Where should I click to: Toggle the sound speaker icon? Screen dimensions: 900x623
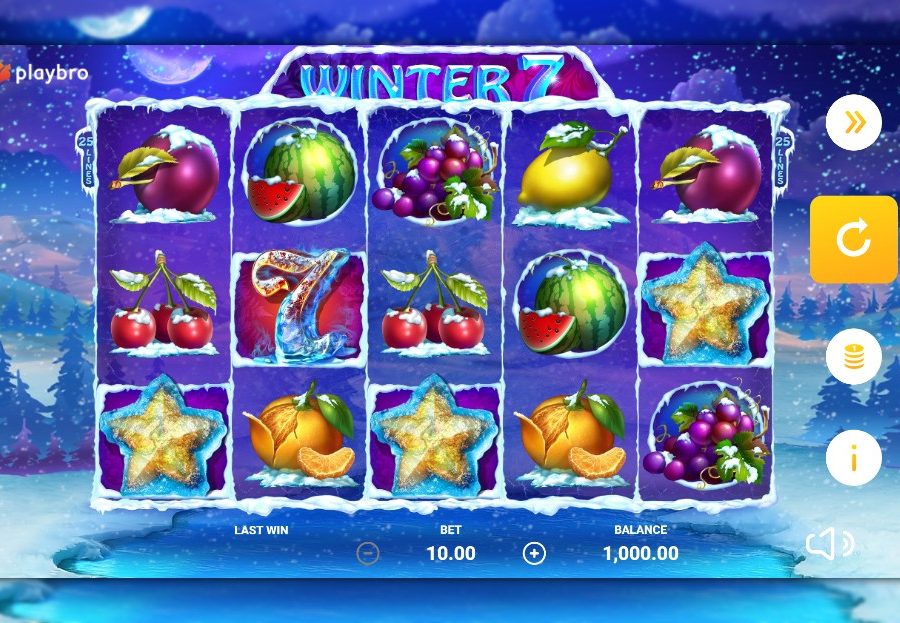[829, 544]
